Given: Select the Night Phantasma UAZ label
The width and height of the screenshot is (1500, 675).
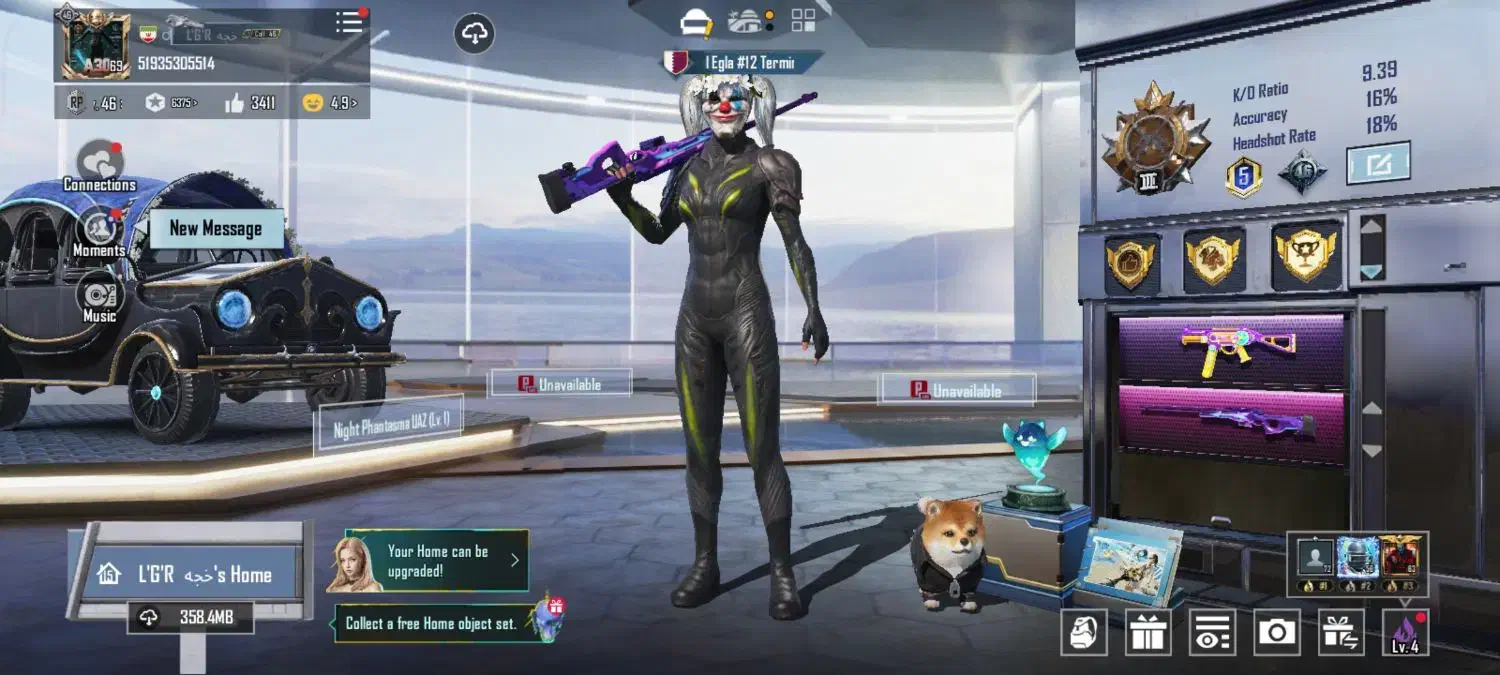Looking at the screenshot, I should (x=390, y=426).
